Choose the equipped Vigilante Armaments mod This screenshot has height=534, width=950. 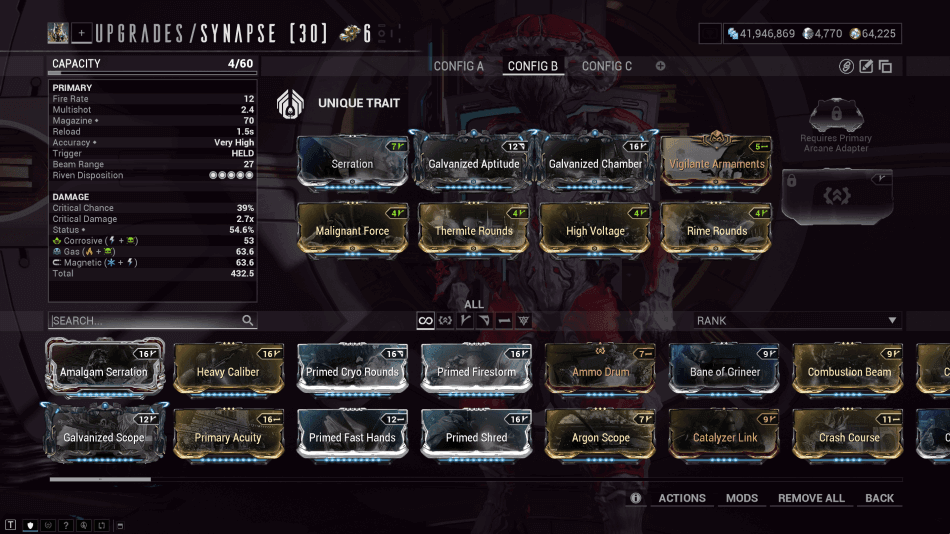pyautogui.click(x=716, y=162)
